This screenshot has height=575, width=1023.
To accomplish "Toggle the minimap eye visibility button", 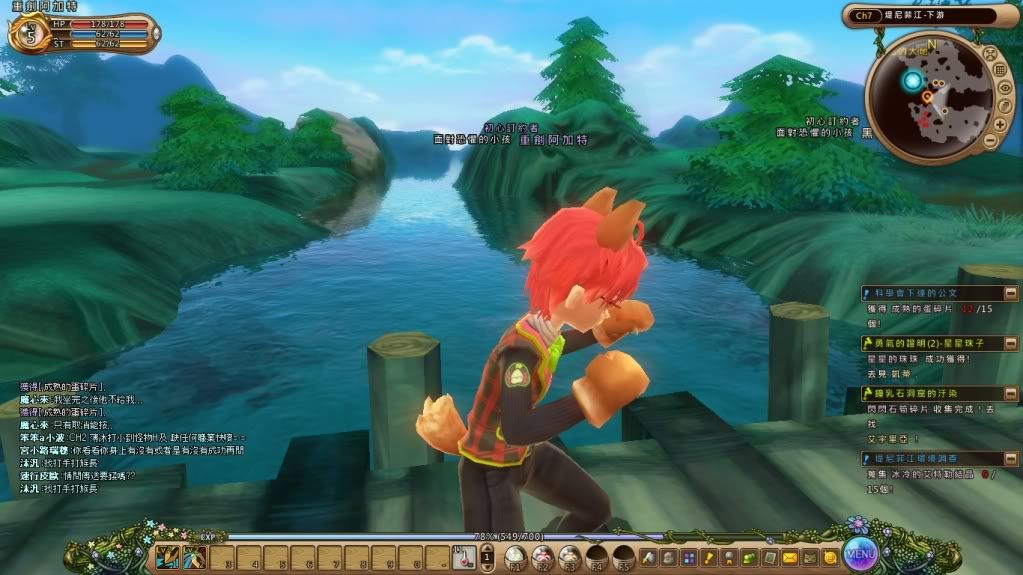I will 1005,88.
